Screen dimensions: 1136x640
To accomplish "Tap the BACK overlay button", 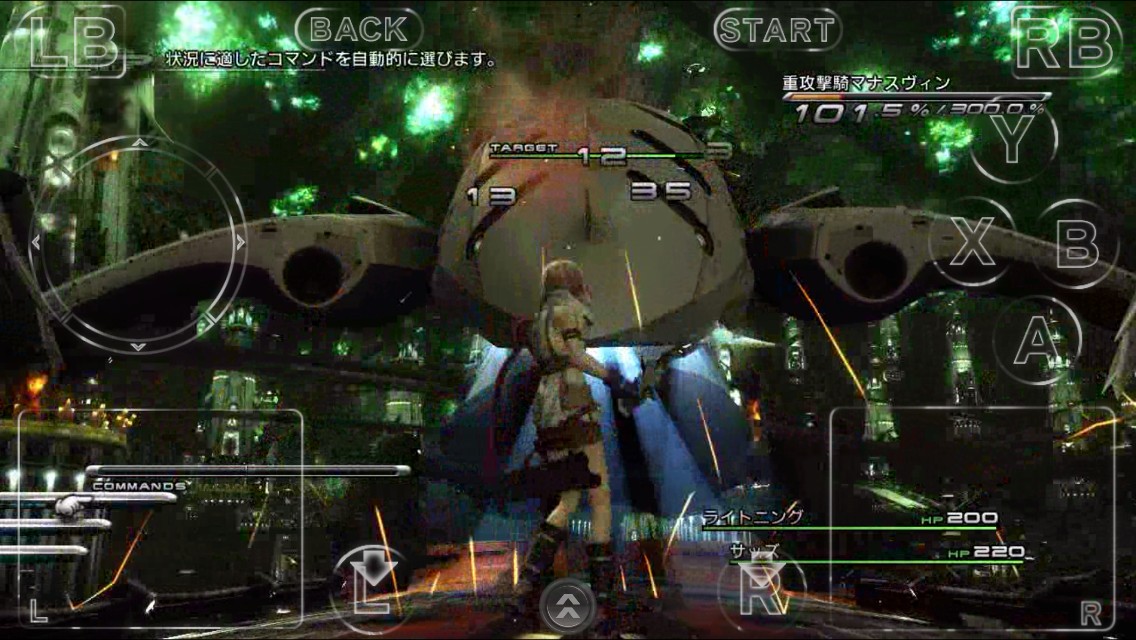I will click(x=358, y=30).
